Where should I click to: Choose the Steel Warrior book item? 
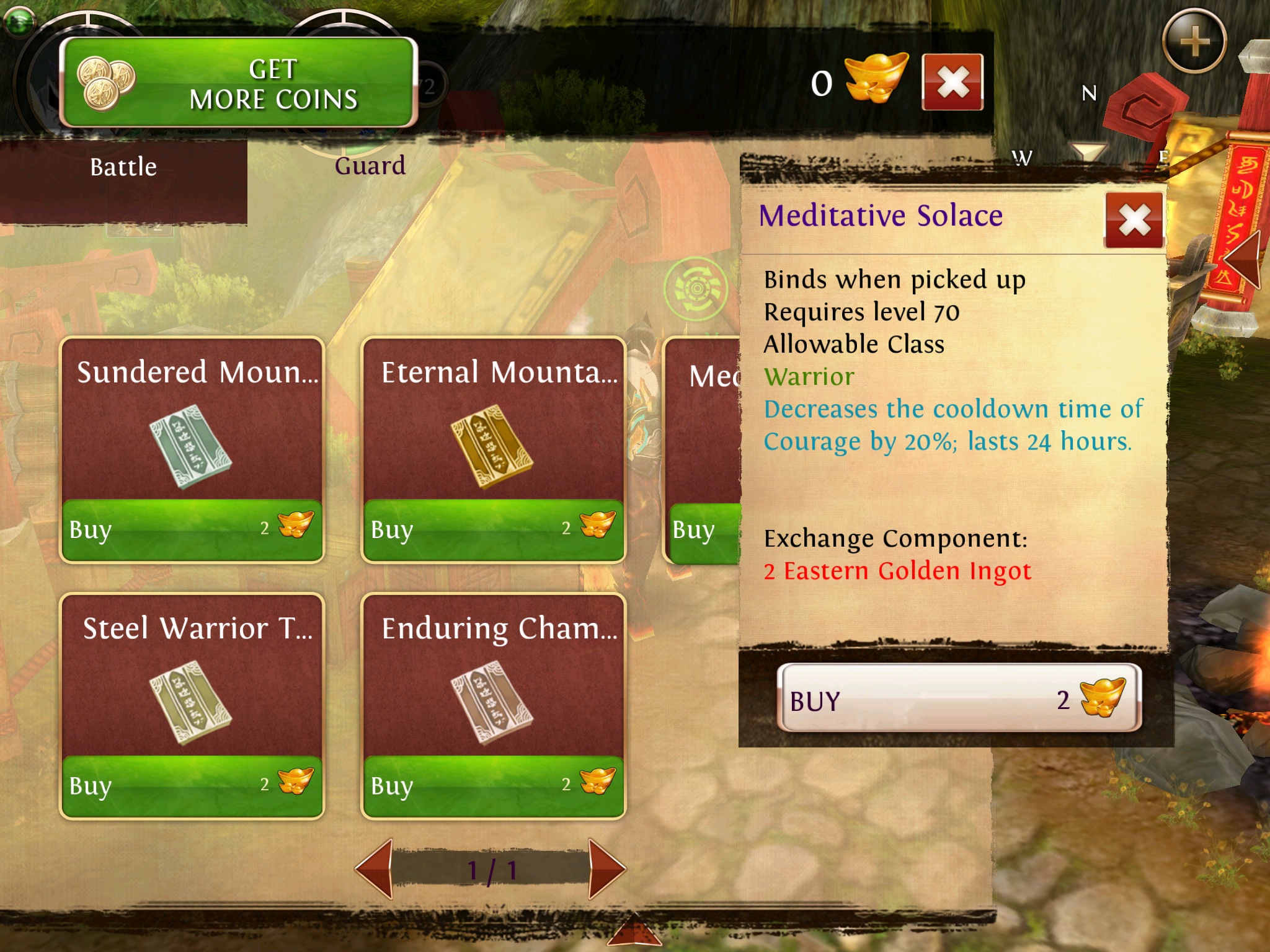[191, 700]
